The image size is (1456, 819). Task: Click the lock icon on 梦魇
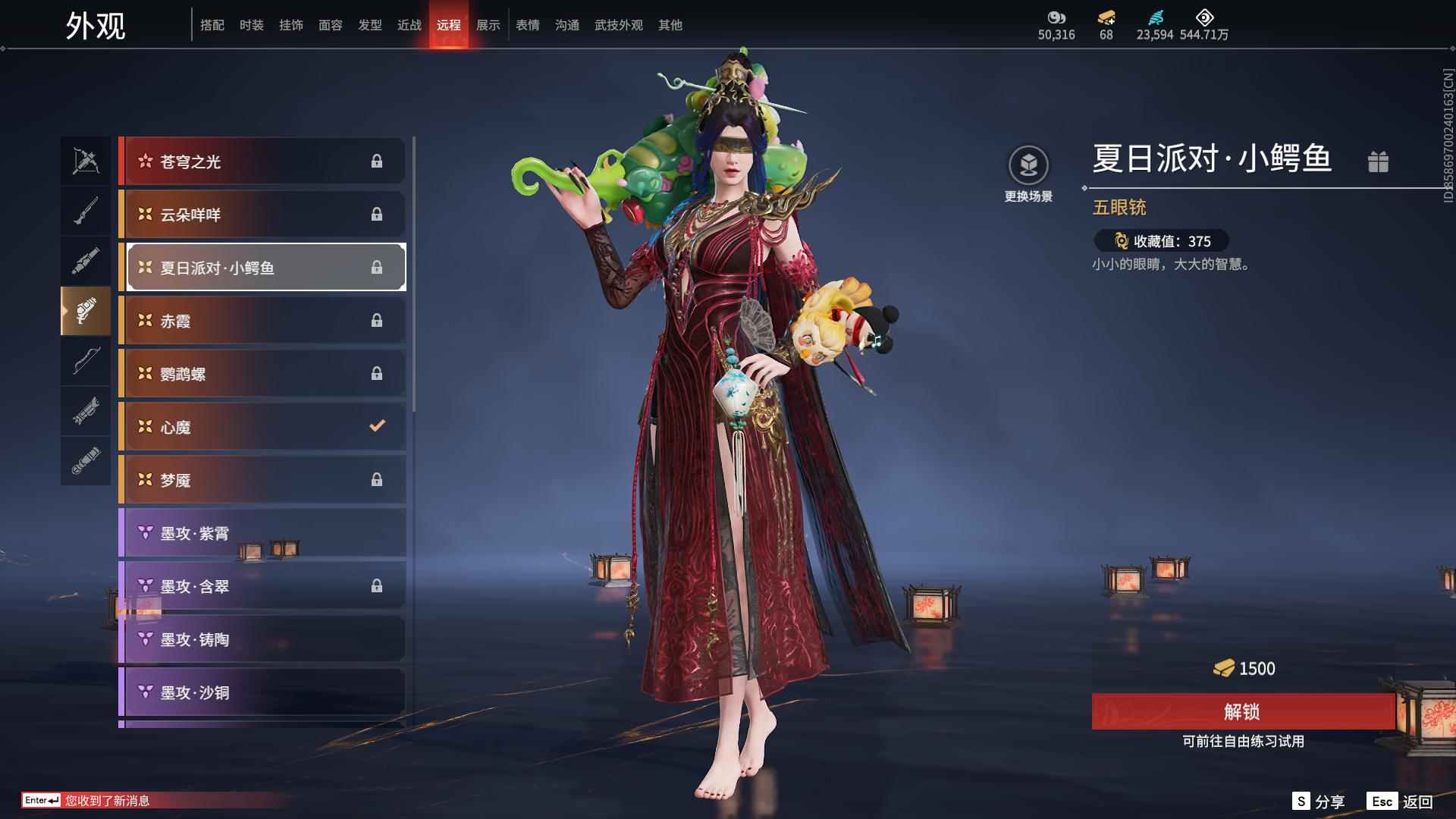(377, 479)
